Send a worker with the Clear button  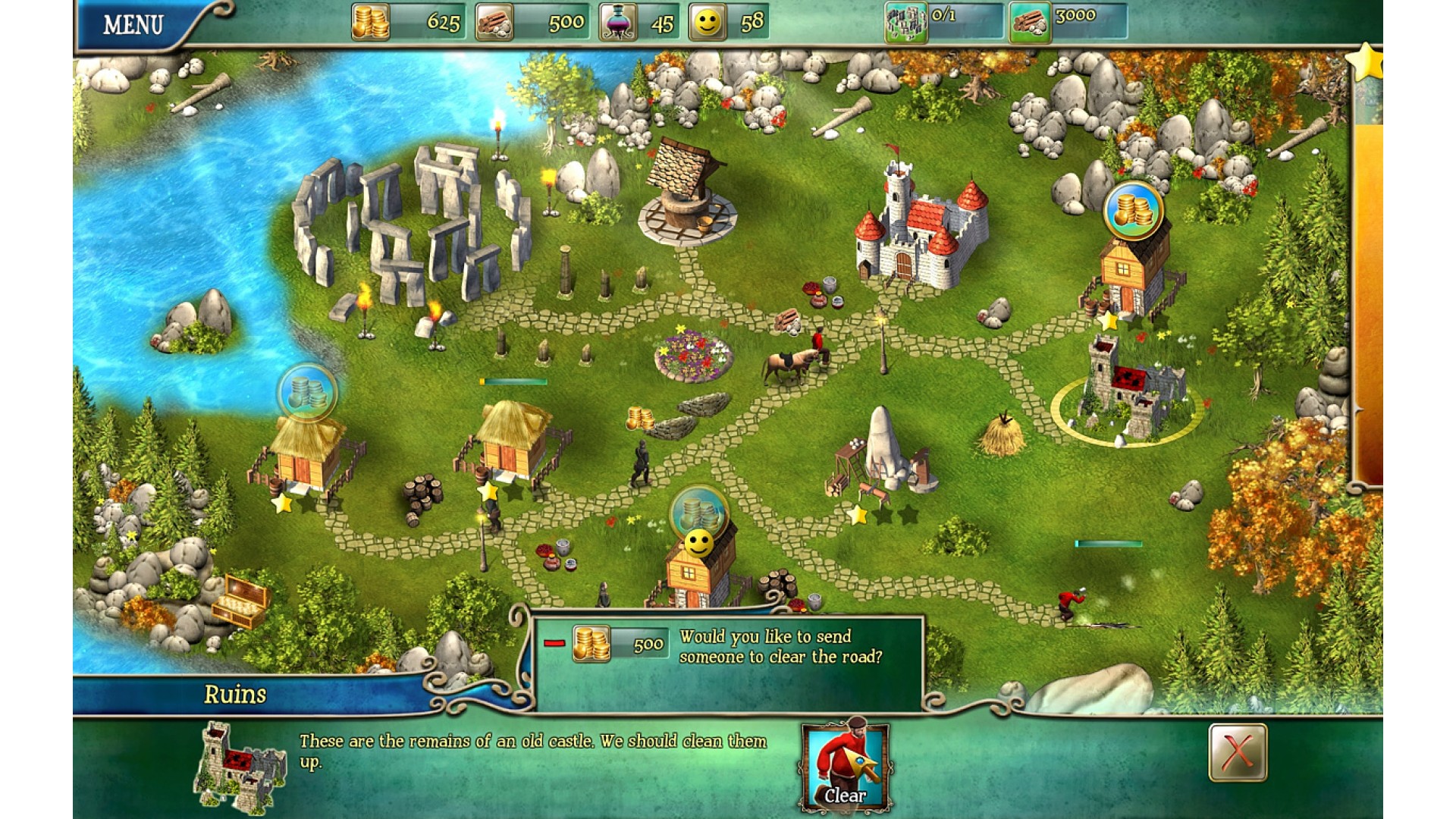(845, 767)
